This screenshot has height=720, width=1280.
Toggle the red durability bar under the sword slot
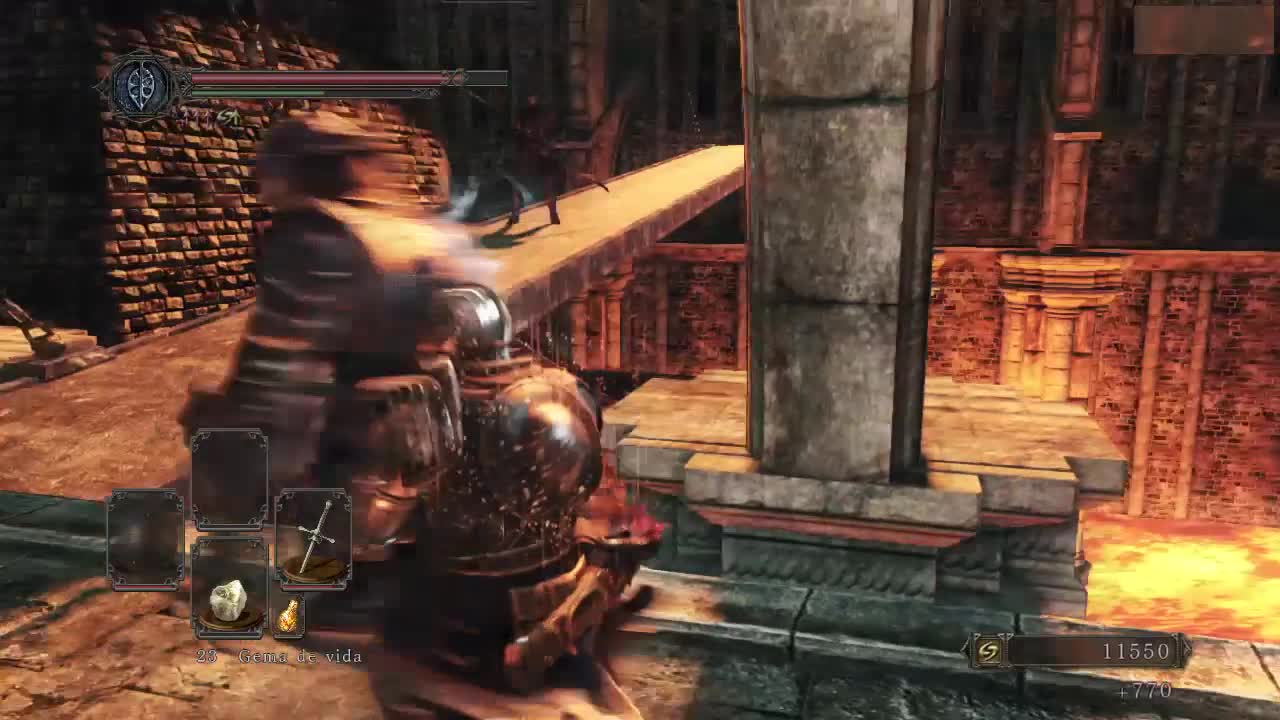(312, 585)
